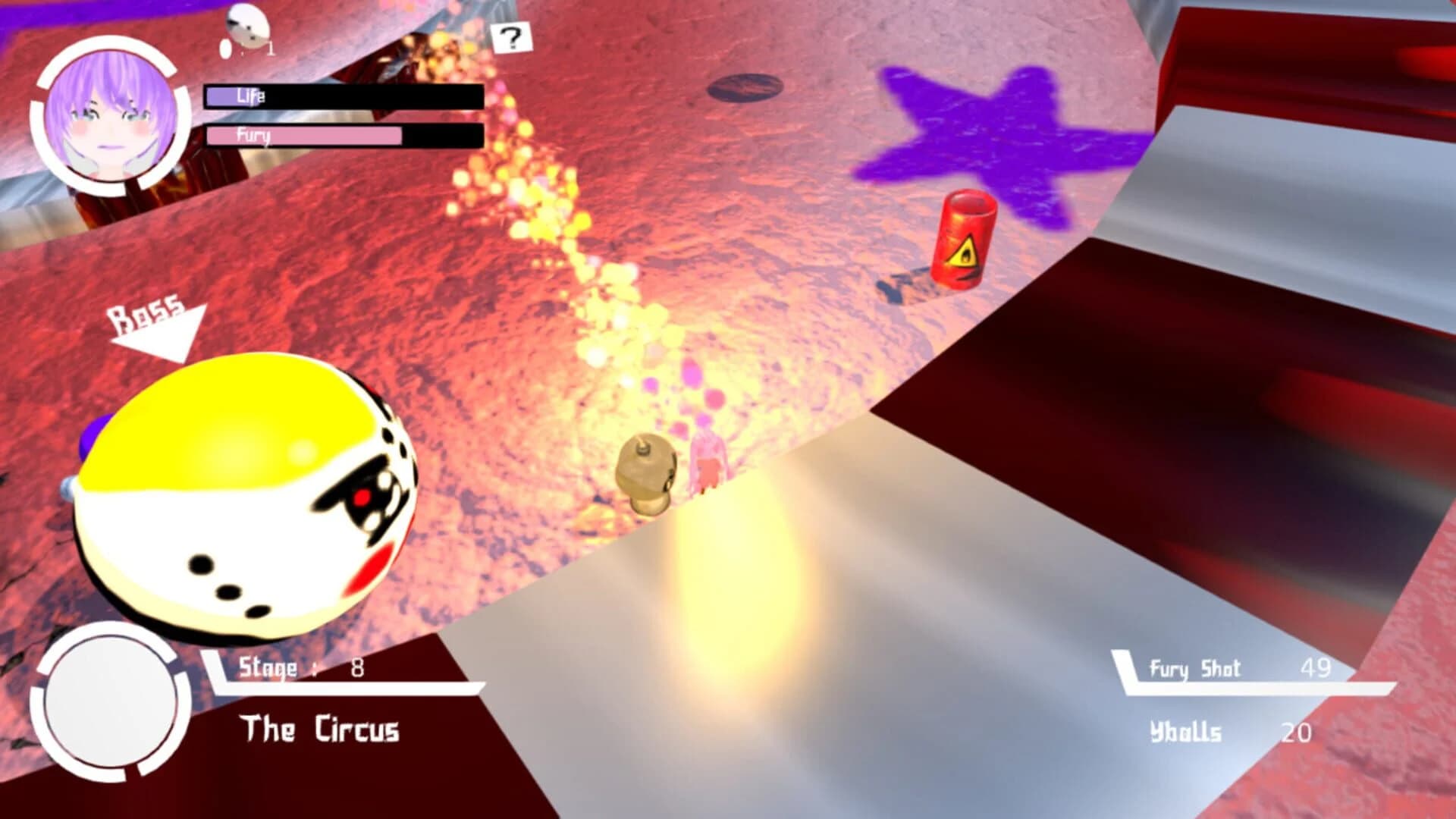1456x819 pixels.
Task: Expand the Stage info panel
Action: click(x=303, y=667)
